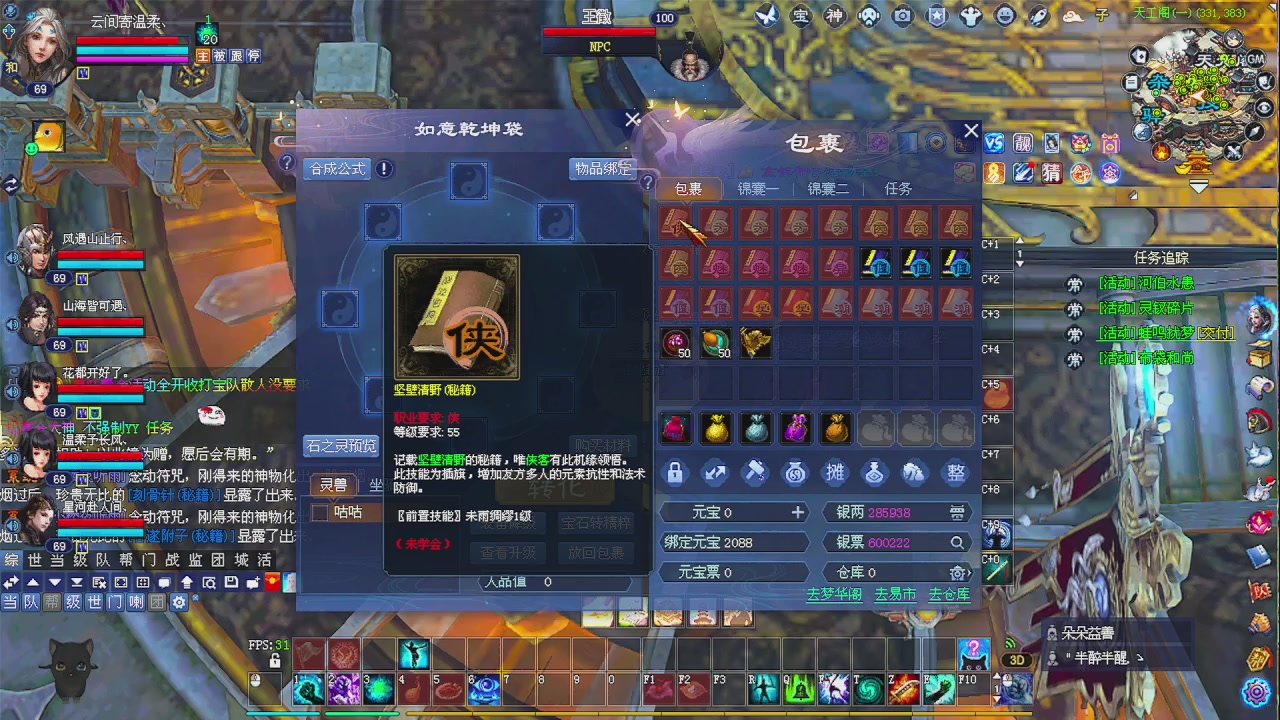
Task: Click the 合成公式 formula button
Action: click(x=336, y=169)
